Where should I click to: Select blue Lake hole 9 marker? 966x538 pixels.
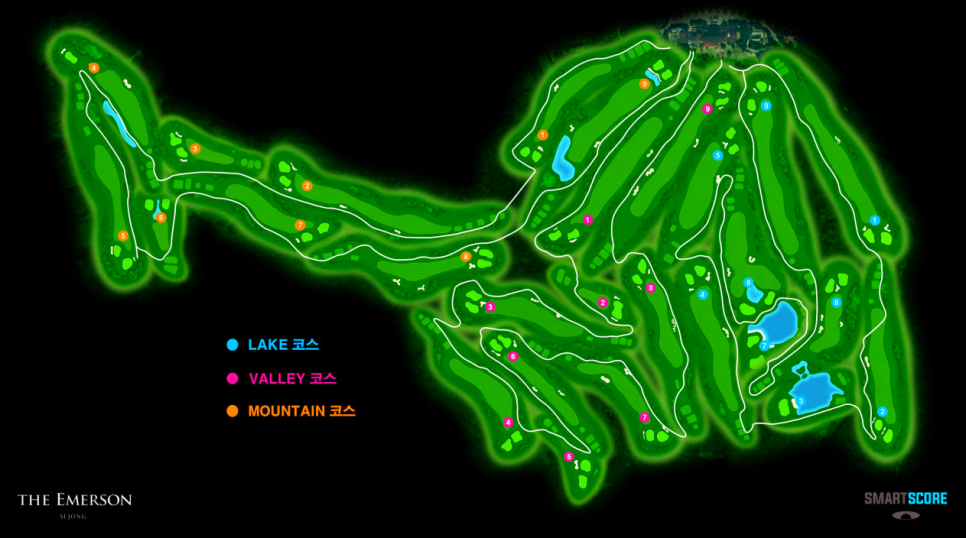[x=766, y=105]
